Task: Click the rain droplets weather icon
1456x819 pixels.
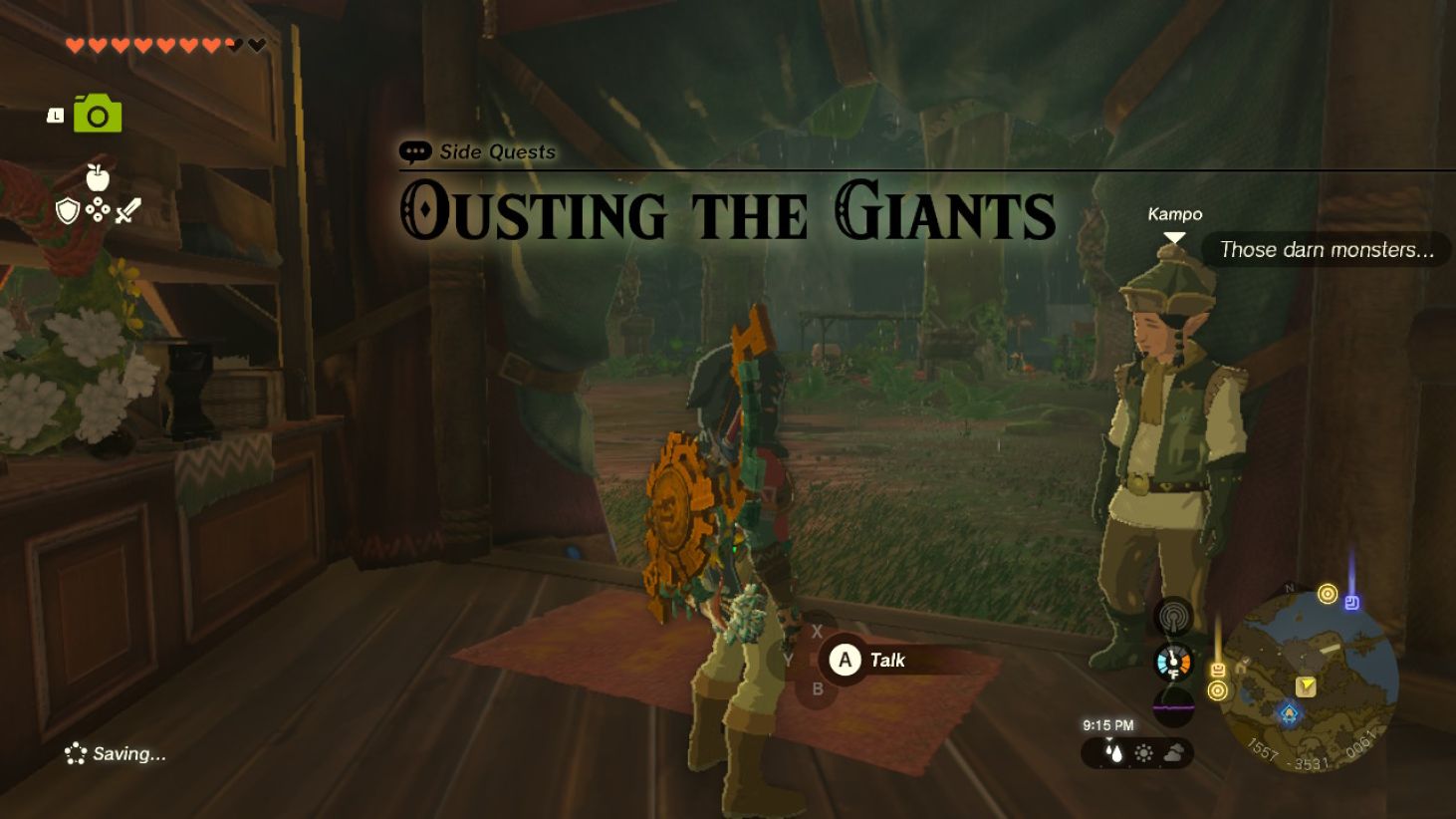Action: point(1112,751)
